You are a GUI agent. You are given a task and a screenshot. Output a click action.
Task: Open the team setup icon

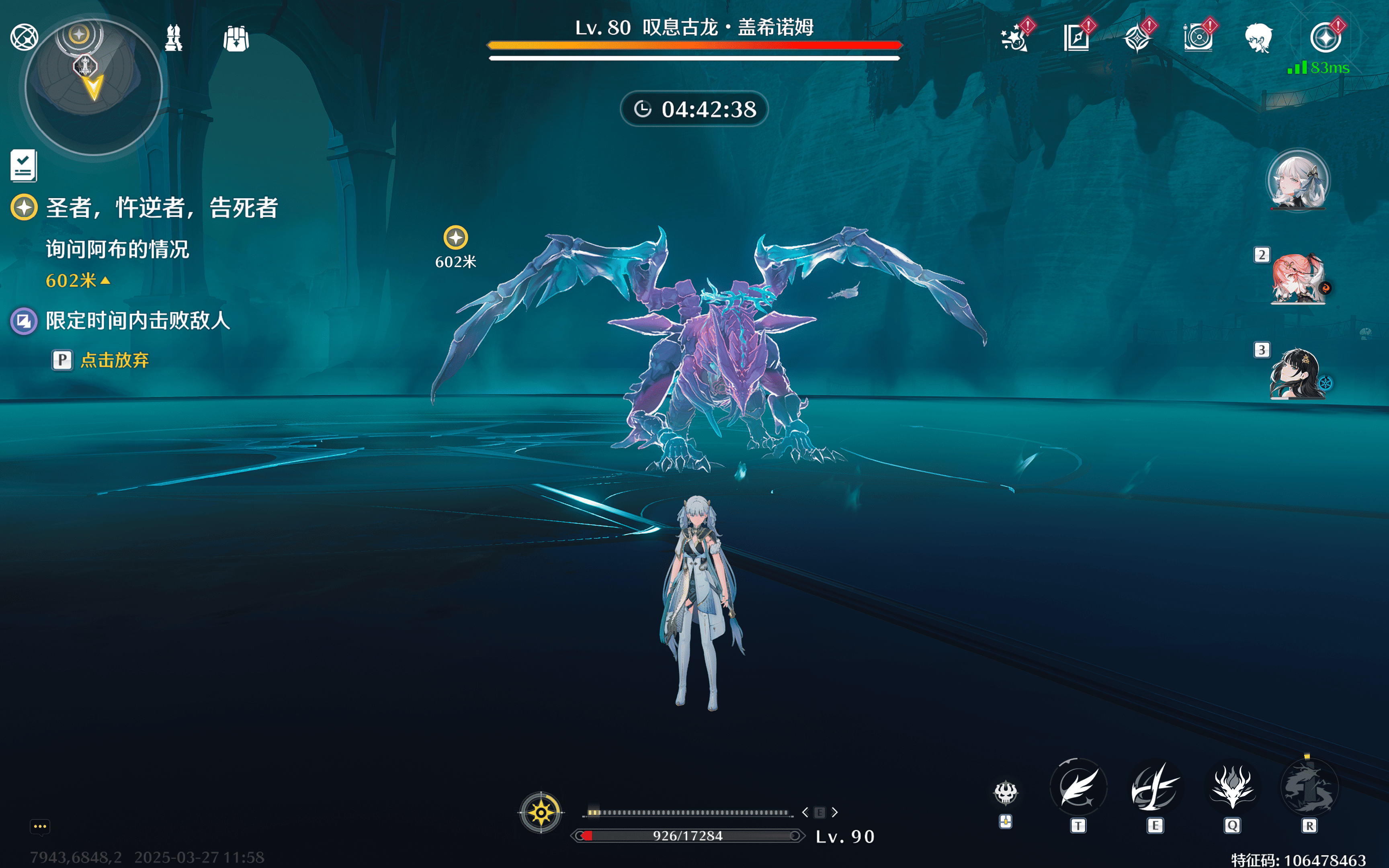coord(173,39)
